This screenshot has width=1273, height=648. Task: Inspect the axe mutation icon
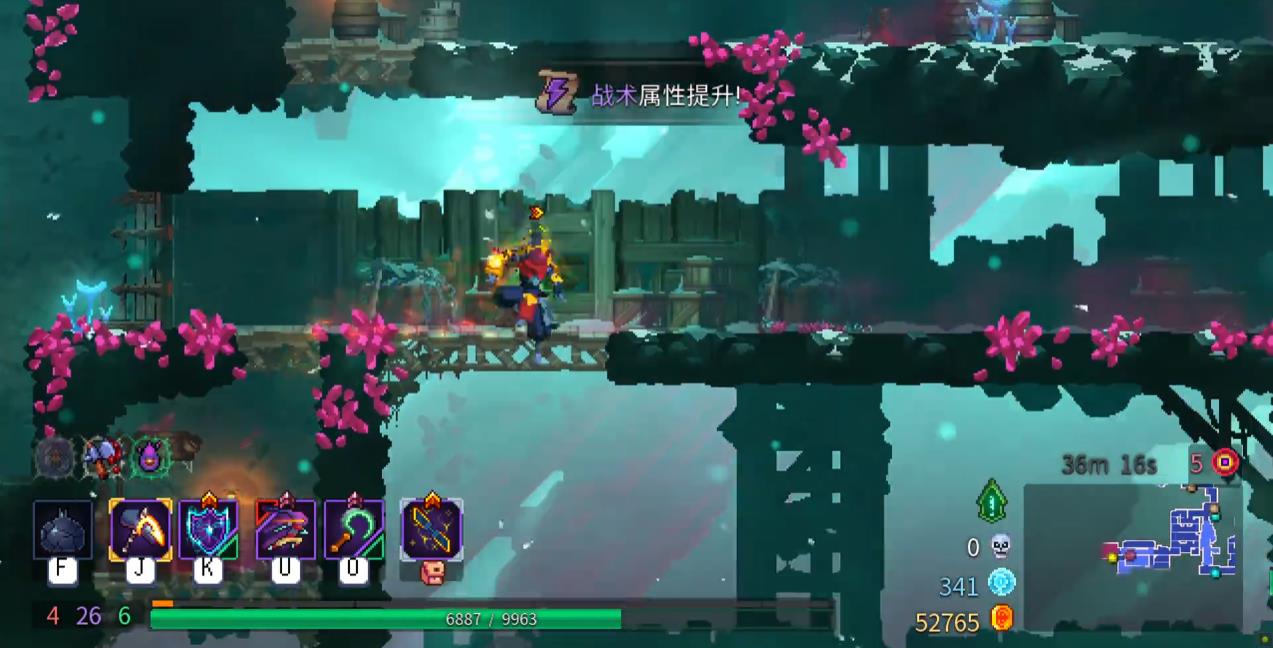click(102, 457)
